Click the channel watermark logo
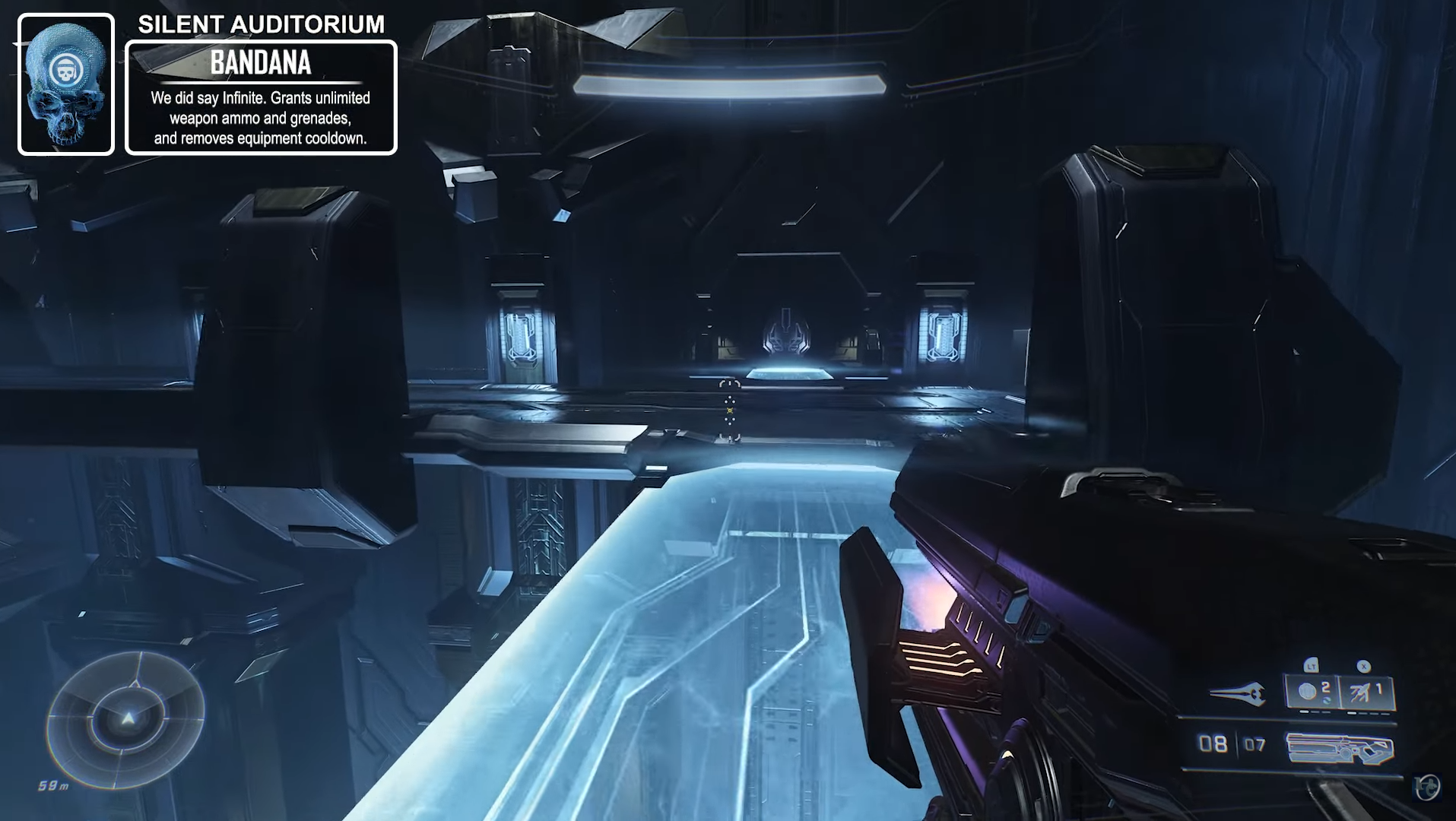This screenshot has width=1456, height=821. tap(1427, 788)
